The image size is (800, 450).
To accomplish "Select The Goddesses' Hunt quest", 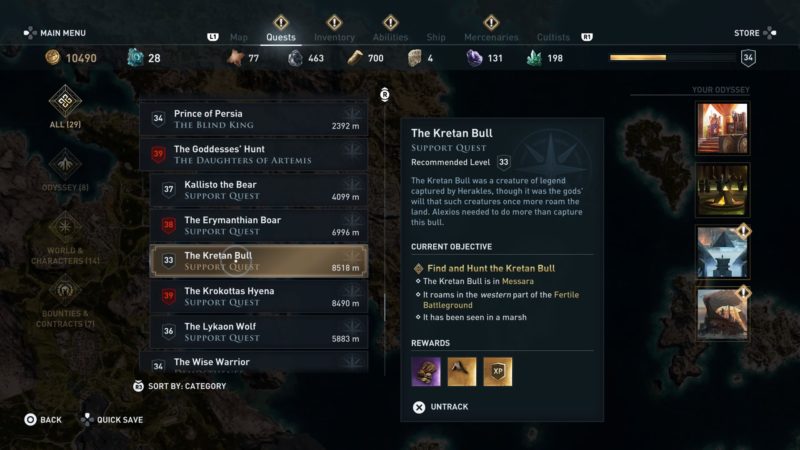I will click(x=253, y=154).
